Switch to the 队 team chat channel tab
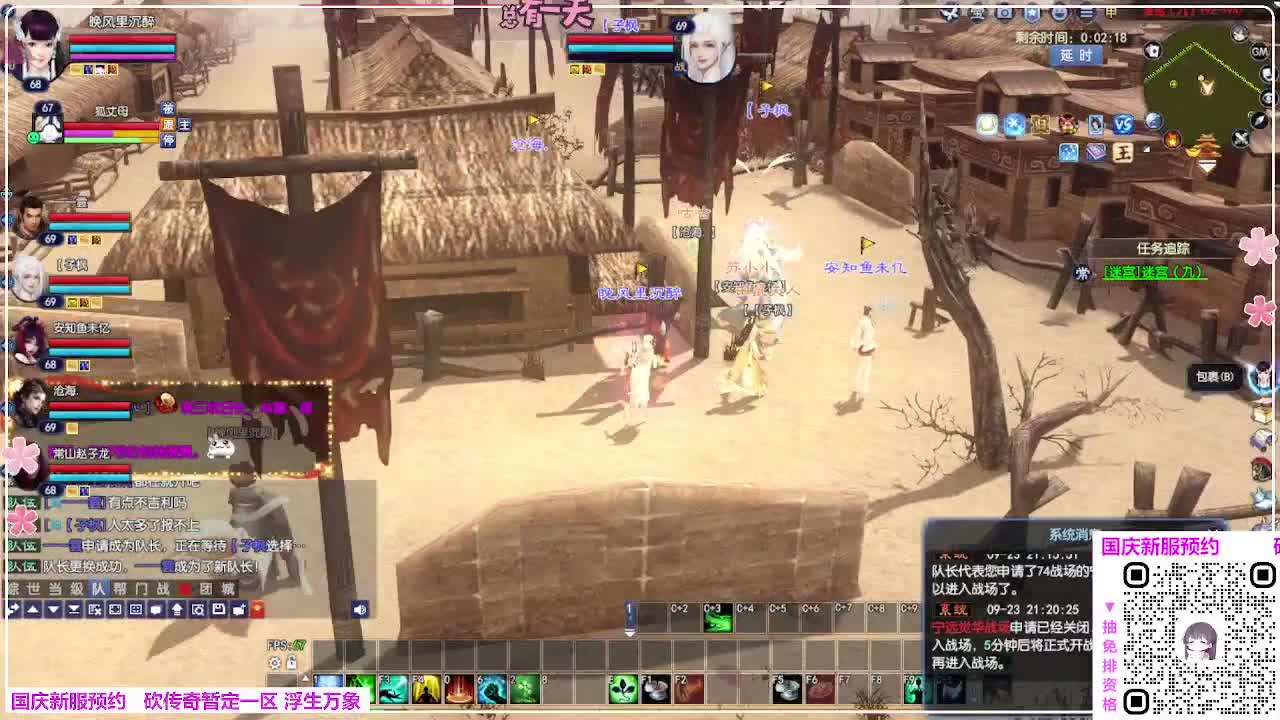The width and height of the screenshot is (1280, 720). 97,589
